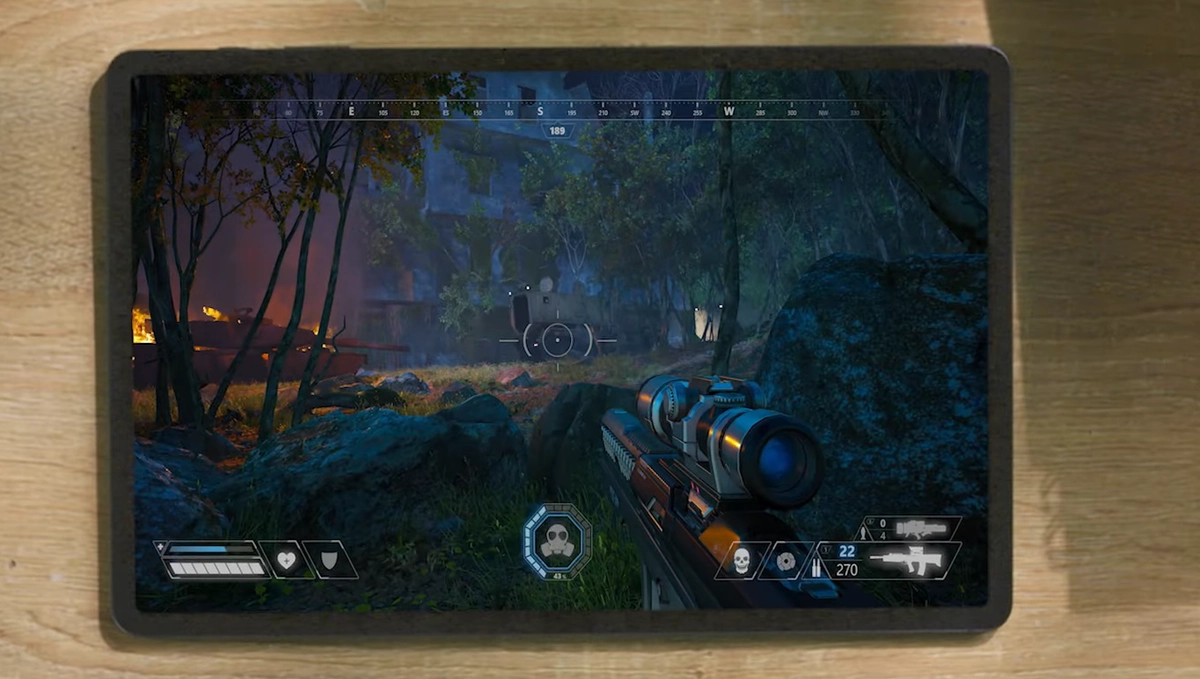The image size is (1200, 679).
Task: Select the round disc gadget slot
Action: (x=785, y=561)
